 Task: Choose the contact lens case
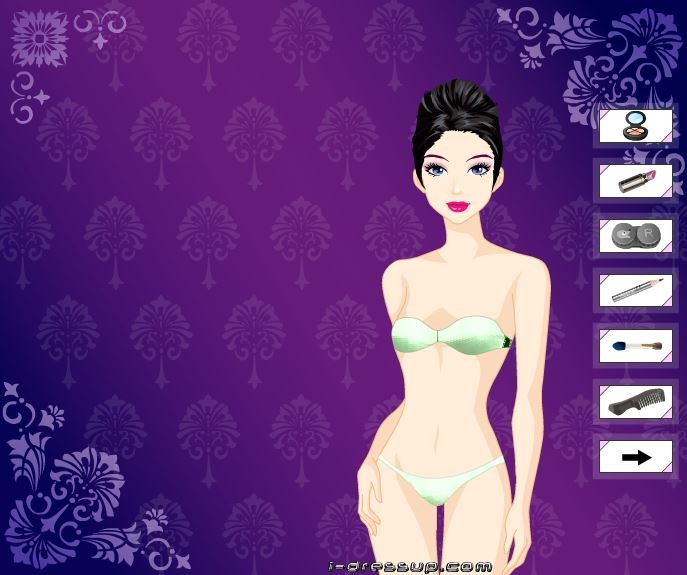point(635,237)
